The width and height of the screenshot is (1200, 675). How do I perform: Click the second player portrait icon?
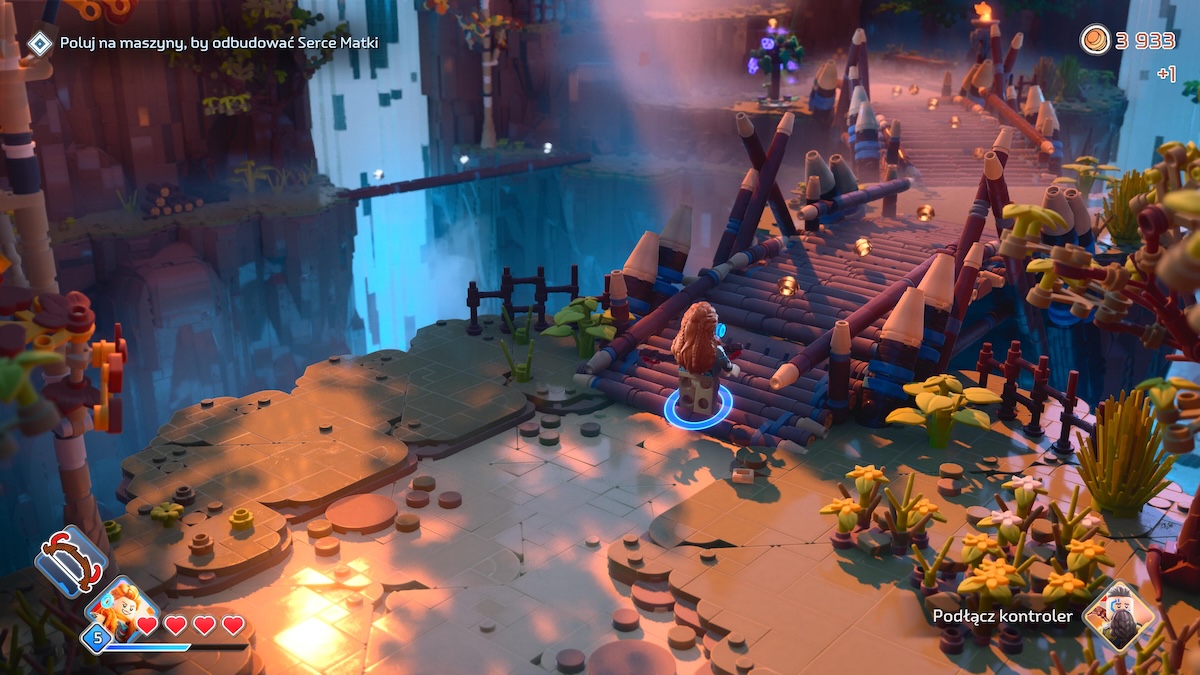(x=1118, y=616)
